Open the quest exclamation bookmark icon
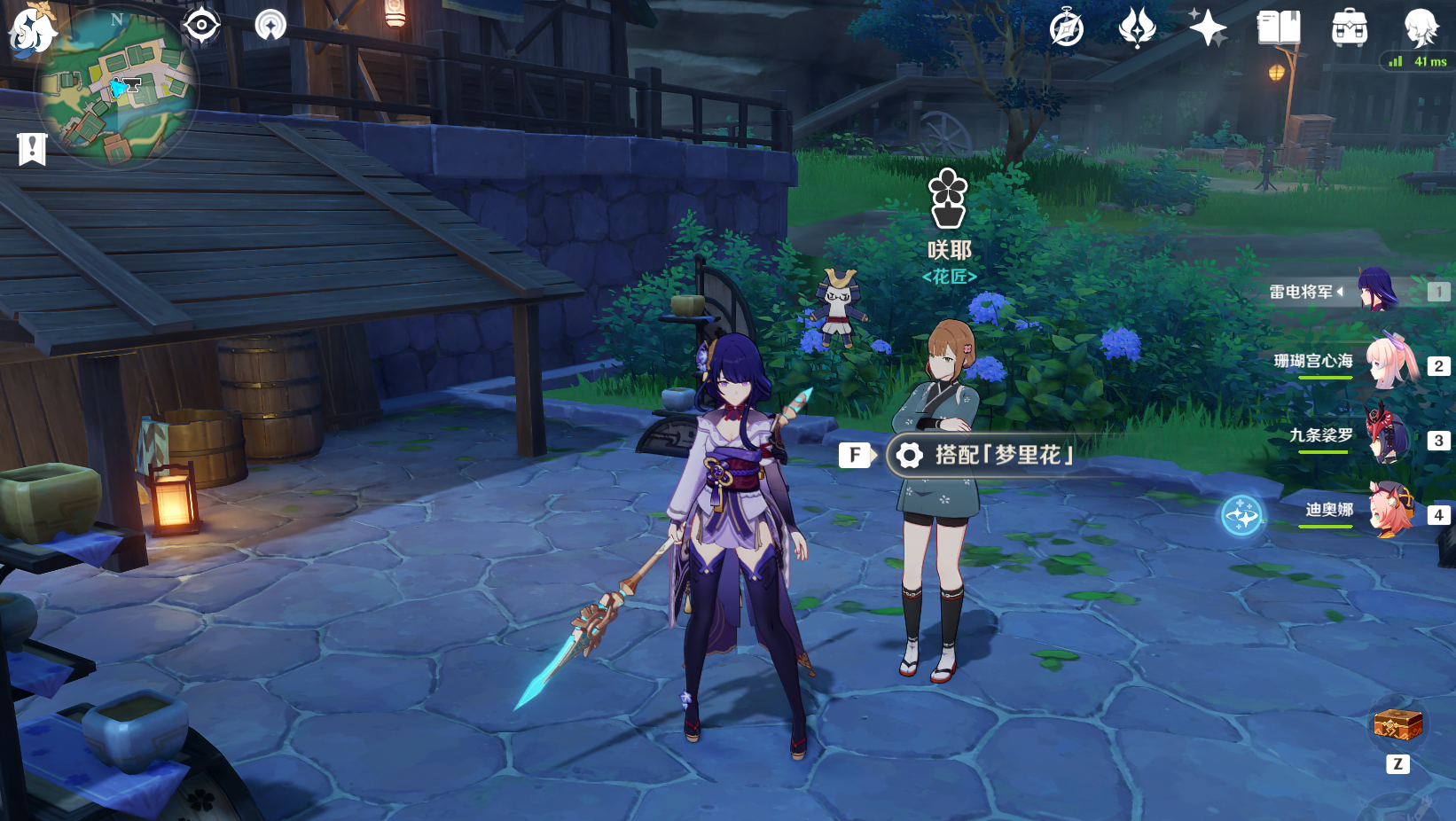Screen dimensions: 1456x821 click(32, 149)
